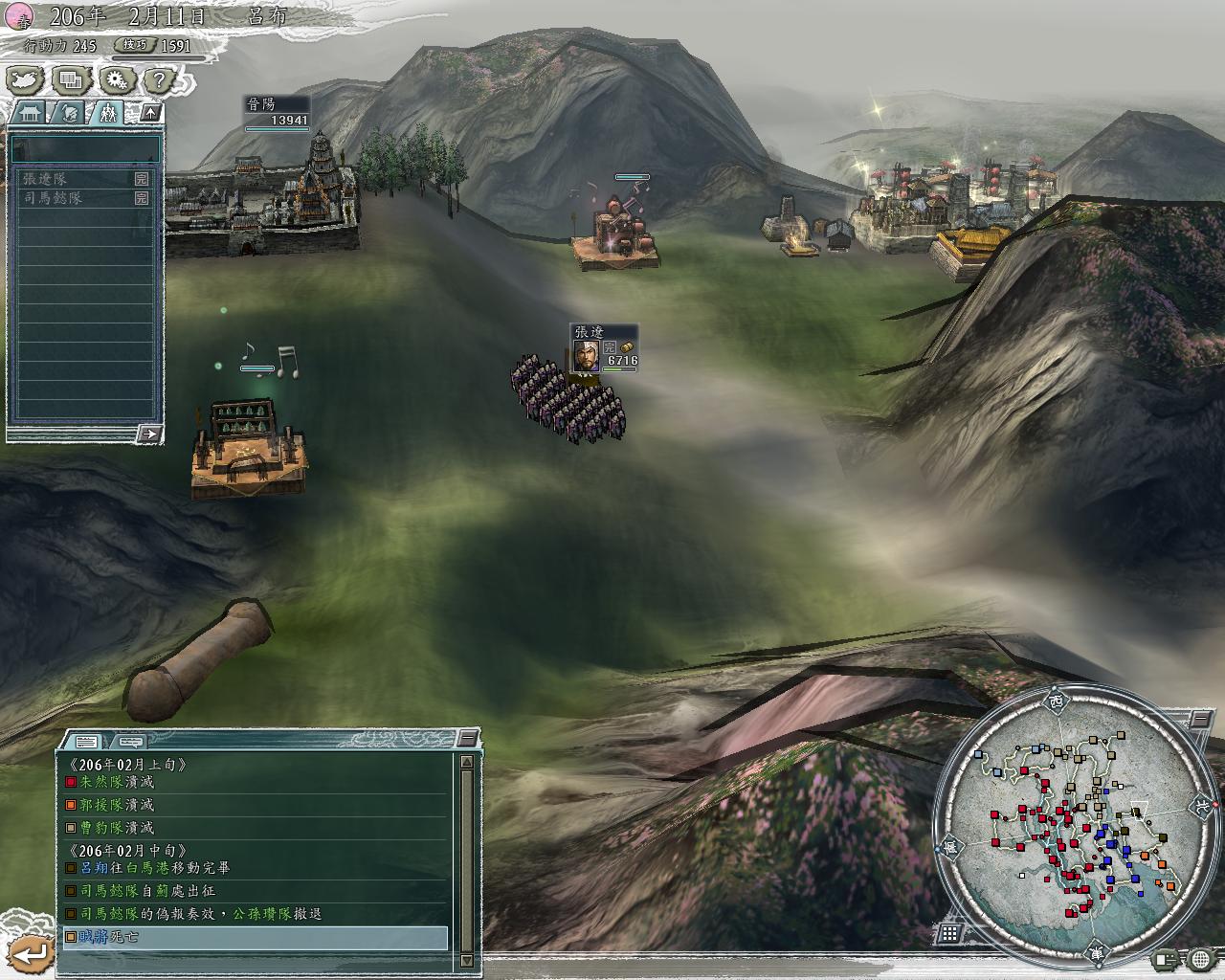Select the 賊將死亡 log entry
This screenshot has height=980, width=1225.
point(256,937)
